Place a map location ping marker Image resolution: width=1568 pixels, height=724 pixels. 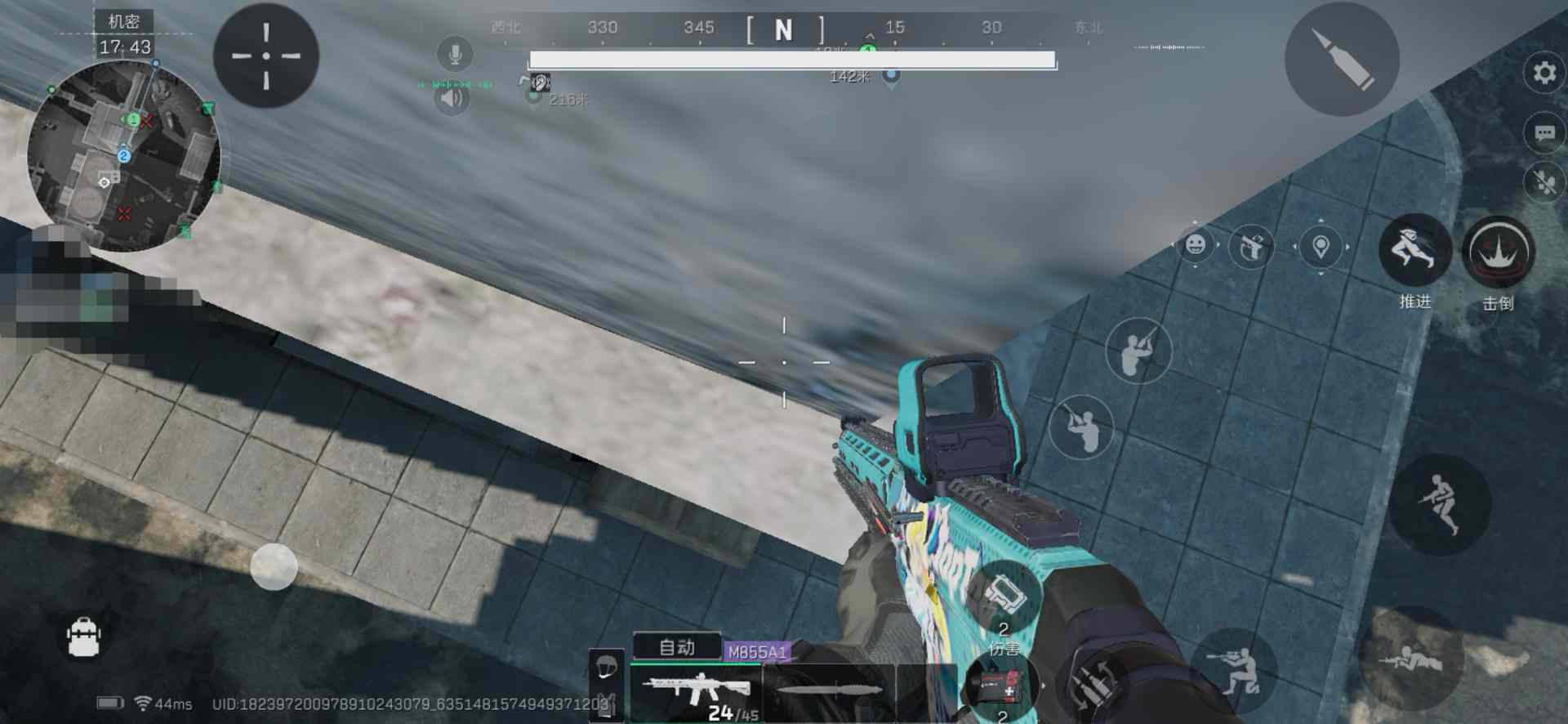[x=1321, y=246]
